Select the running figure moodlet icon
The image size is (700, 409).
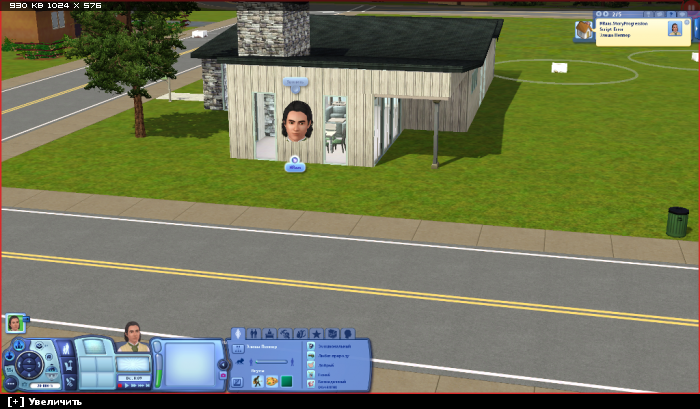coord(257,381)
